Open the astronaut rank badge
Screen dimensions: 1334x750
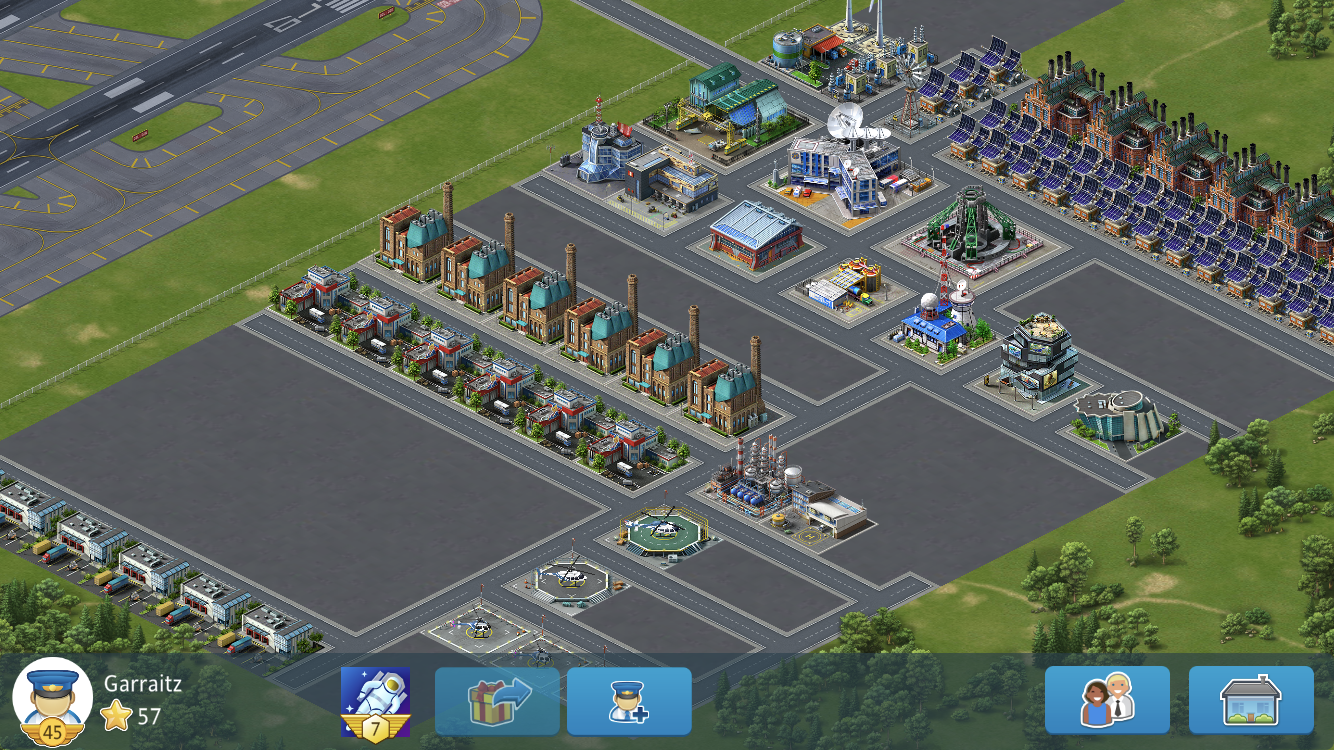point(375,700)
